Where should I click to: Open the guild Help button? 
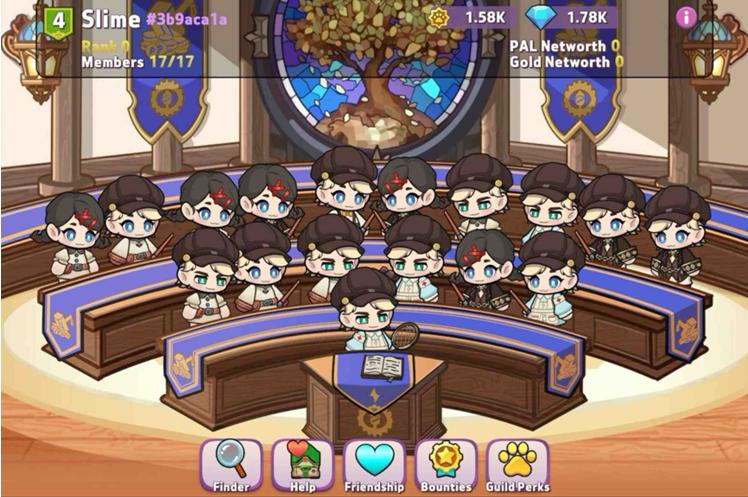[303, 465]
